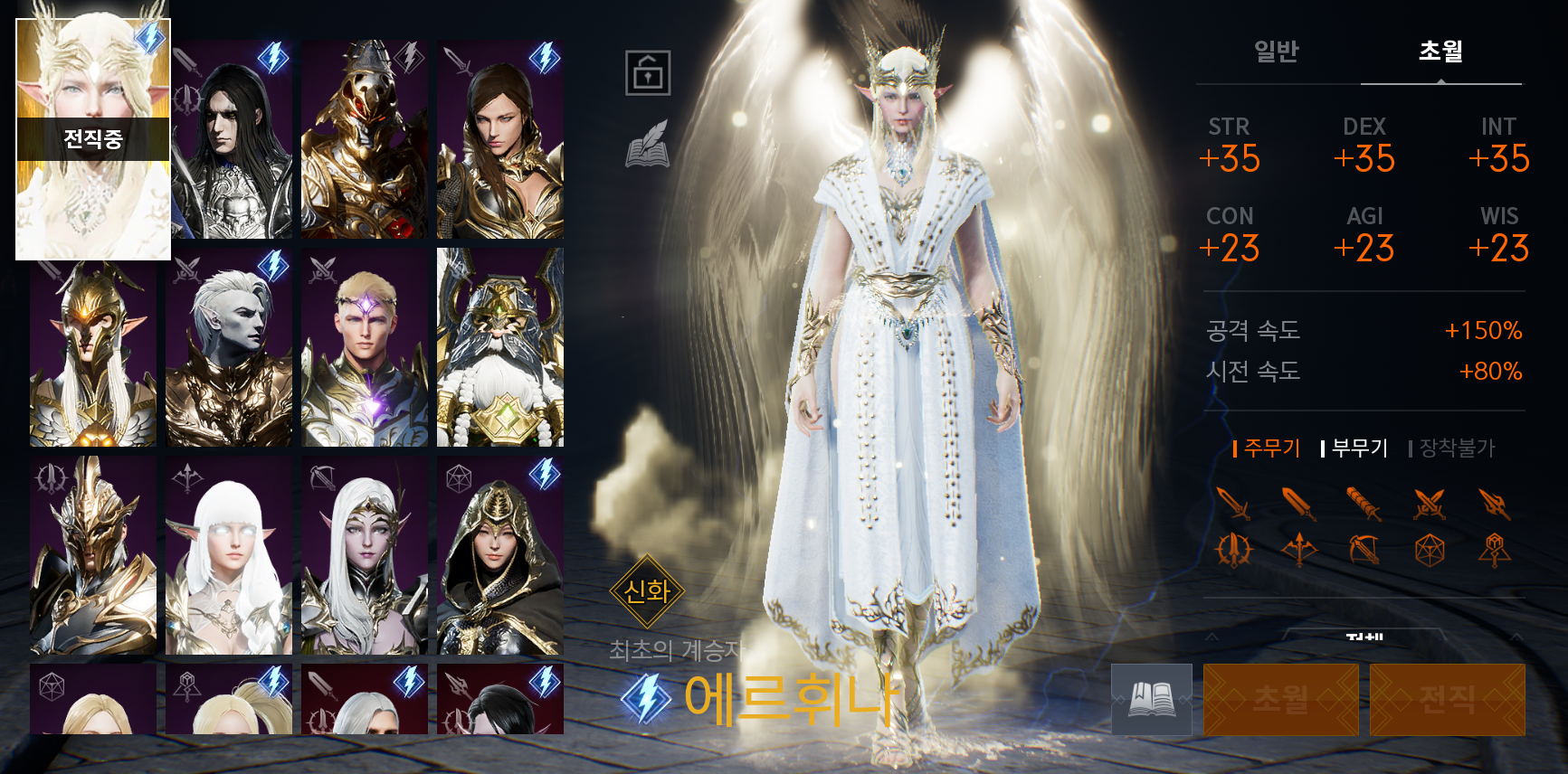
Task: Open the quill and book icon
Action: (648, 145)
